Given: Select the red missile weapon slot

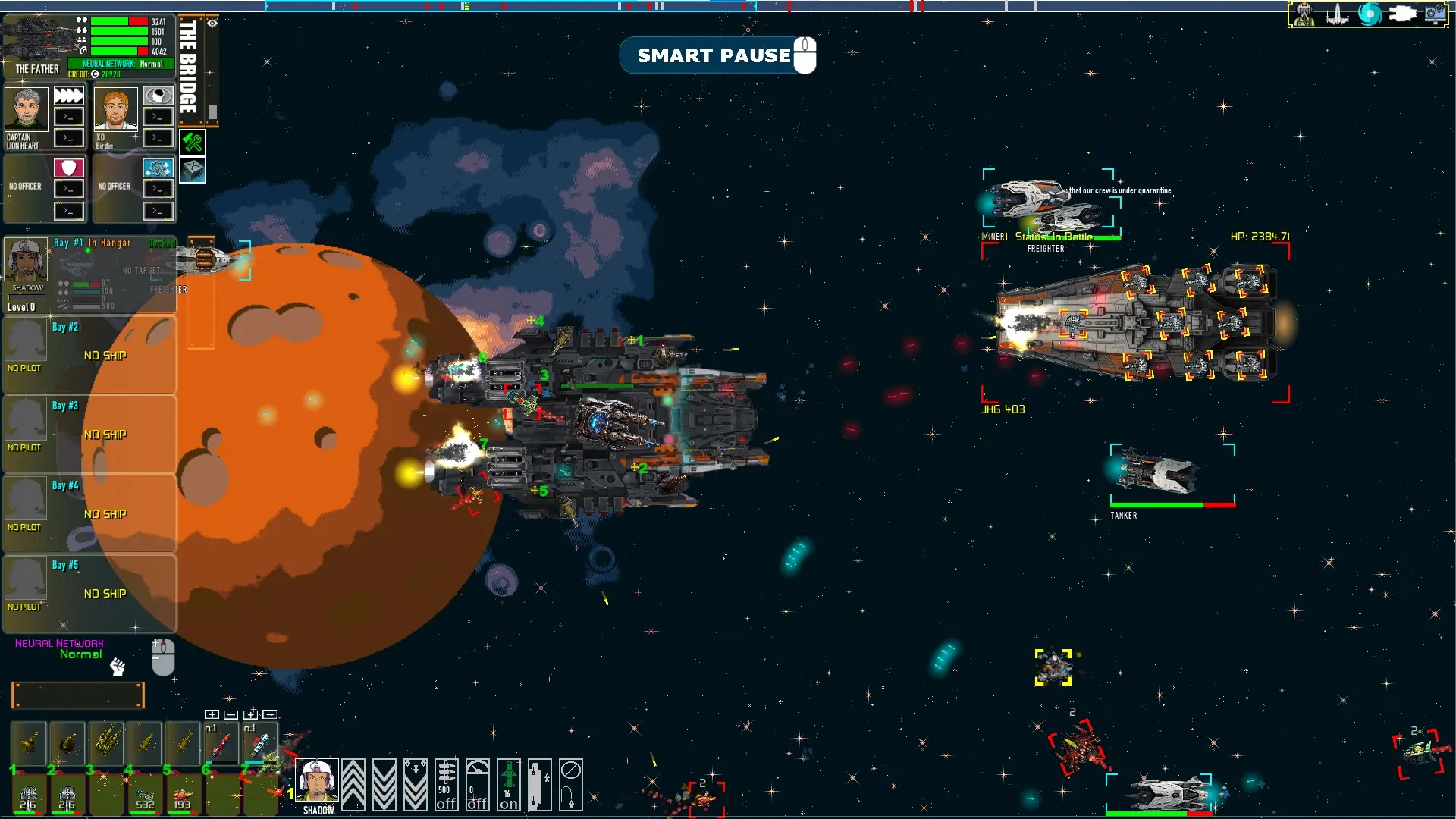Looking at the screenshot, I should 221,745.
